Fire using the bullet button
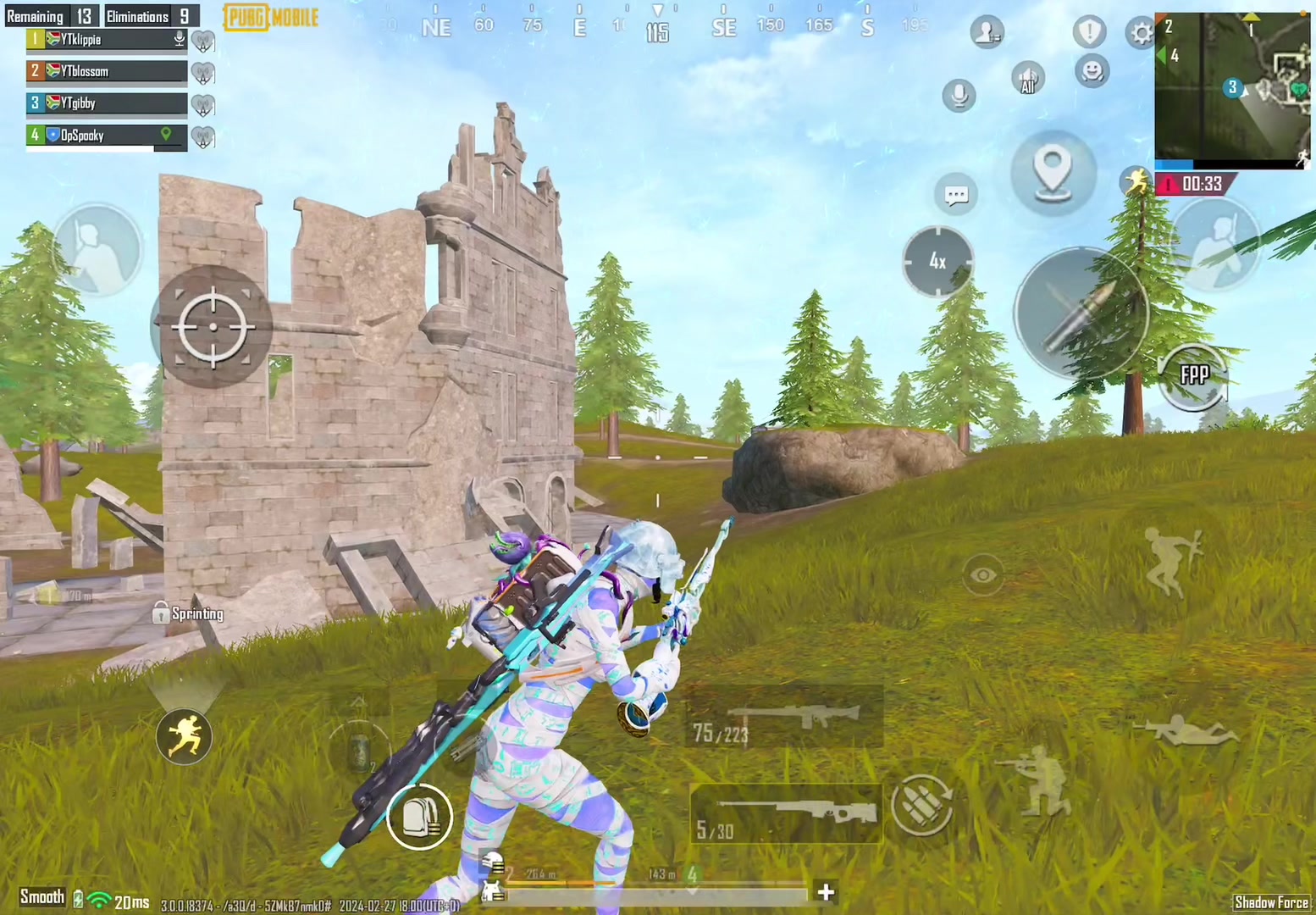Image resolution: width=1316 pixels, height=915 pixels. [1081, 313]
